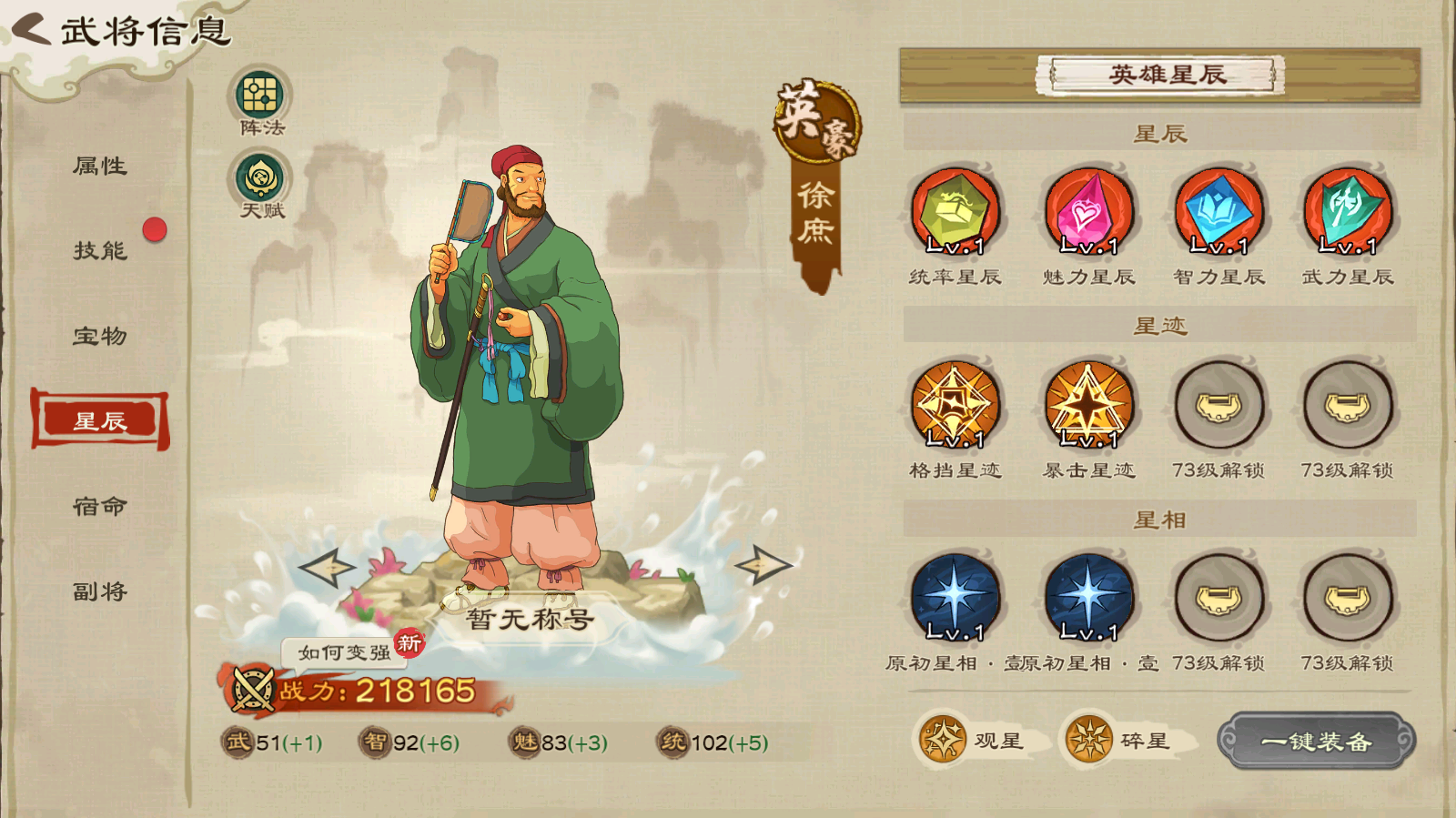Switch to the 属性 tab

coord(100,166)
